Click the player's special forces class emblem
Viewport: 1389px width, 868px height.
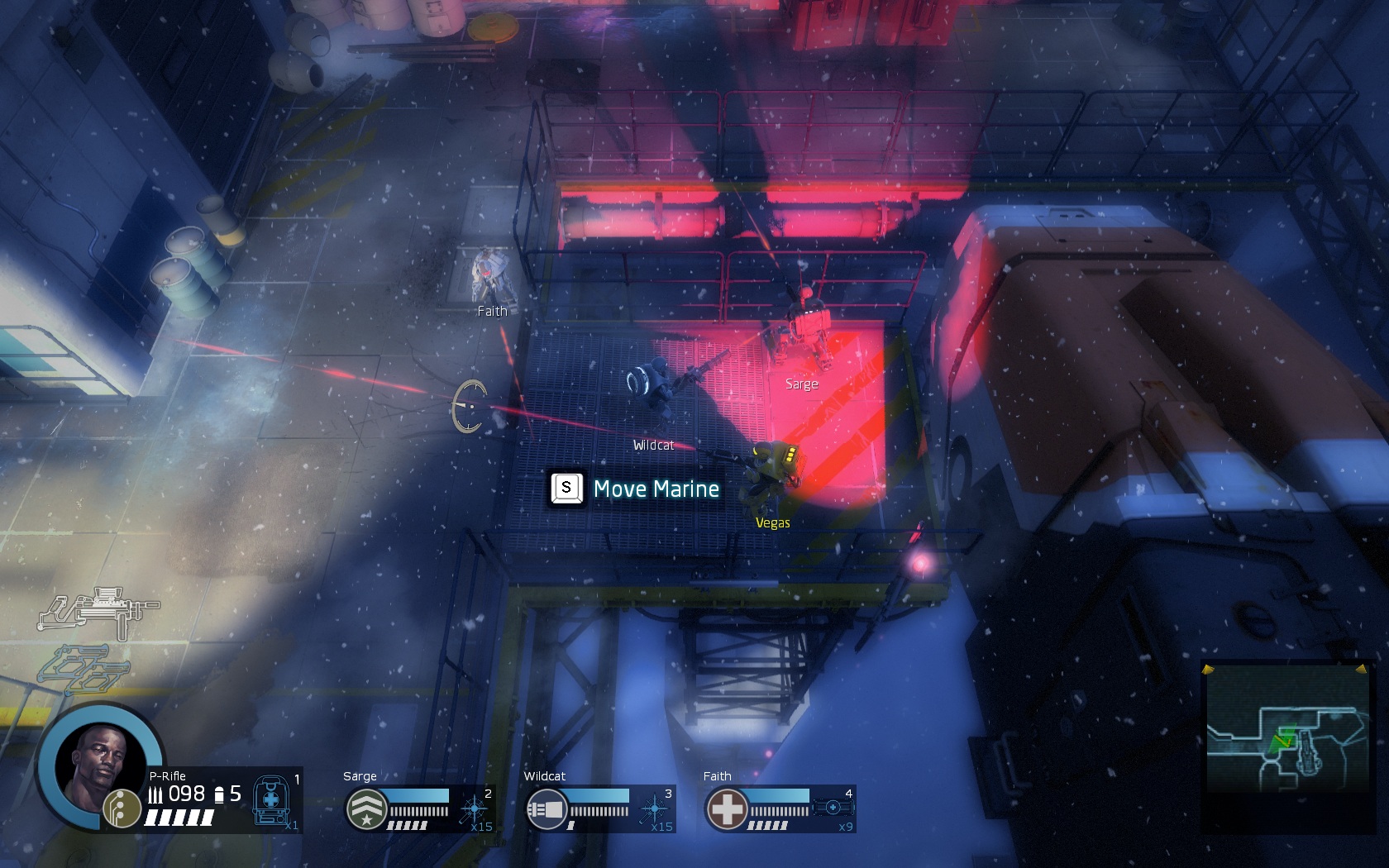122,808
